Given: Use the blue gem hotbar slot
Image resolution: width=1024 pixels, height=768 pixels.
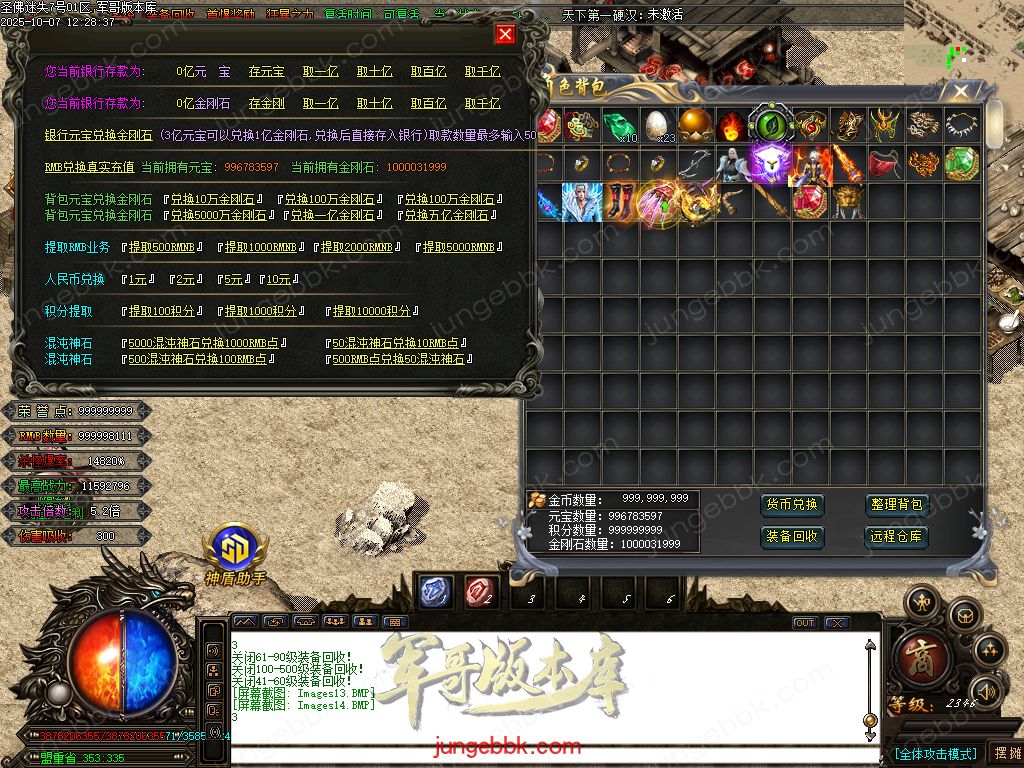Looking at the screenshot, I should point(435,592).
